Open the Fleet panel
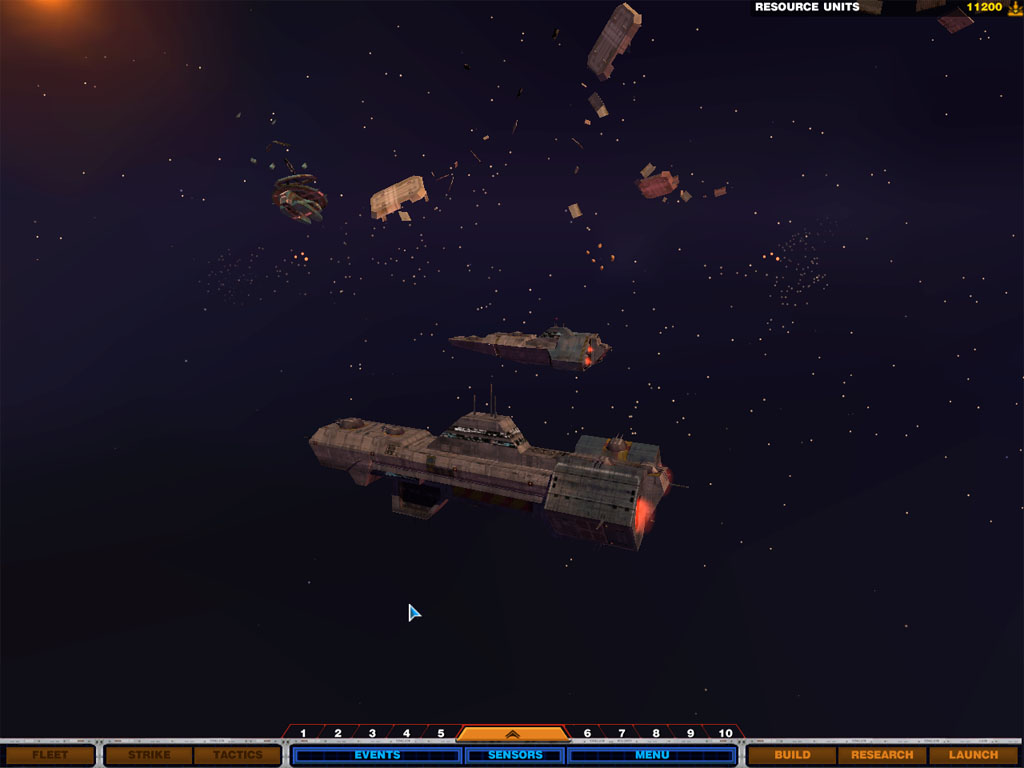 [x=50, y=755]
